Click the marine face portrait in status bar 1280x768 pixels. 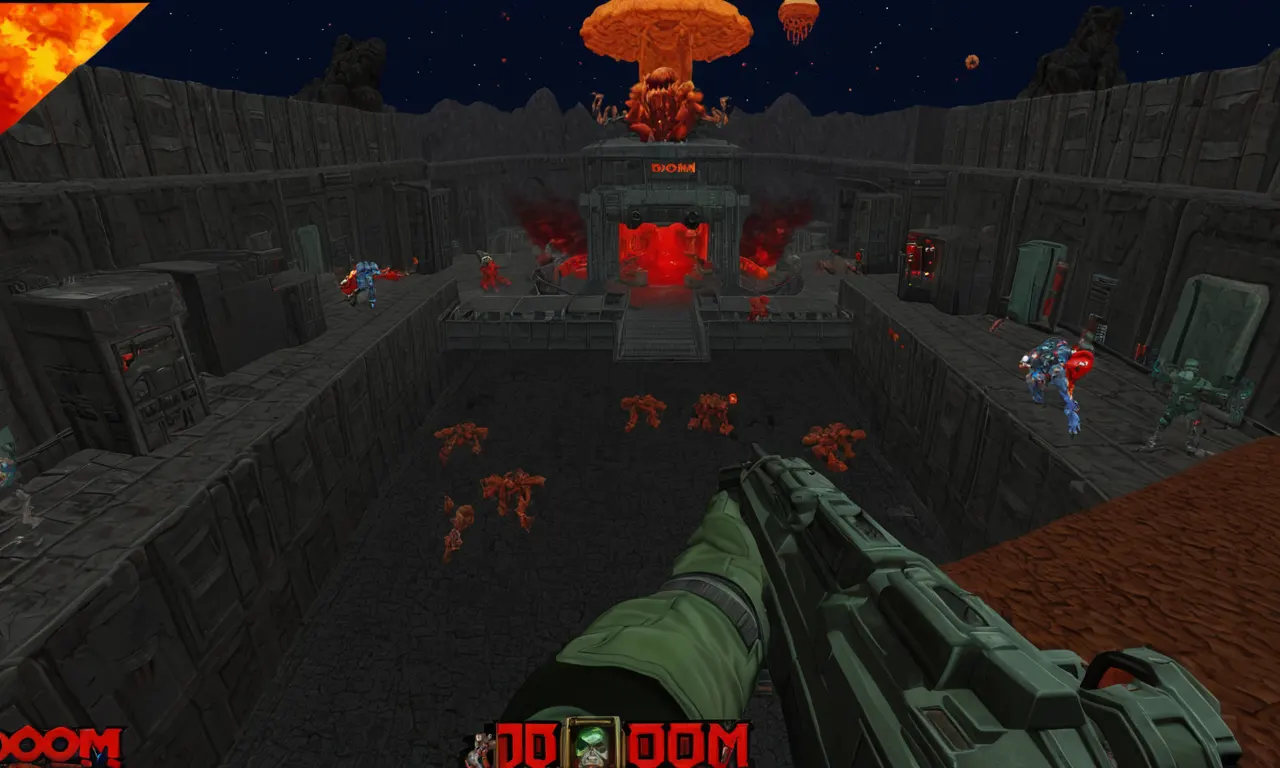pos(592,743)
